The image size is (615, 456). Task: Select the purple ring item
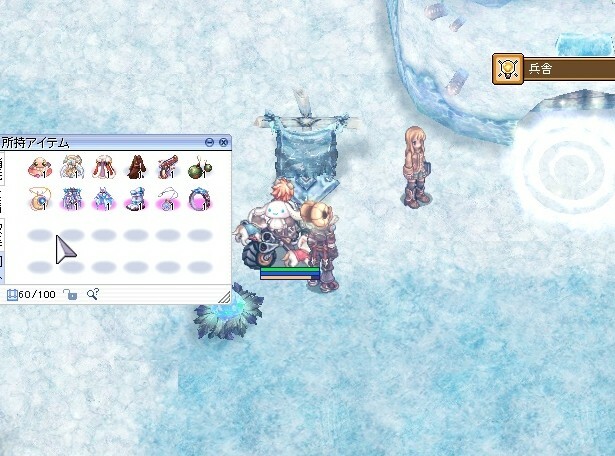[199, 198]
